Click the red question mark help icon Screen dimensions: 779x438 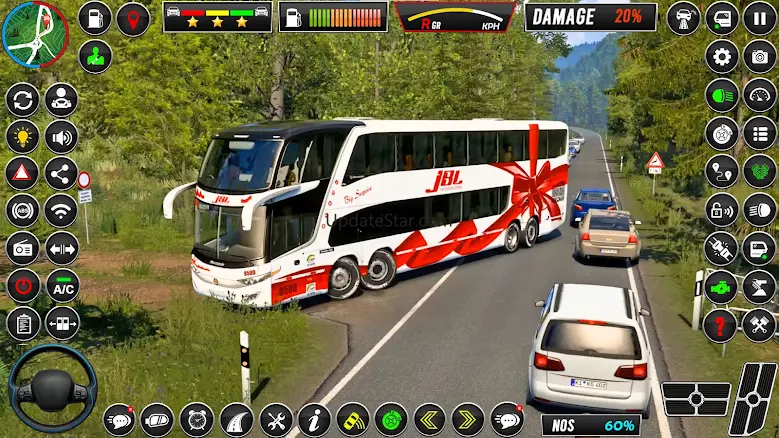tap(721, 325)
